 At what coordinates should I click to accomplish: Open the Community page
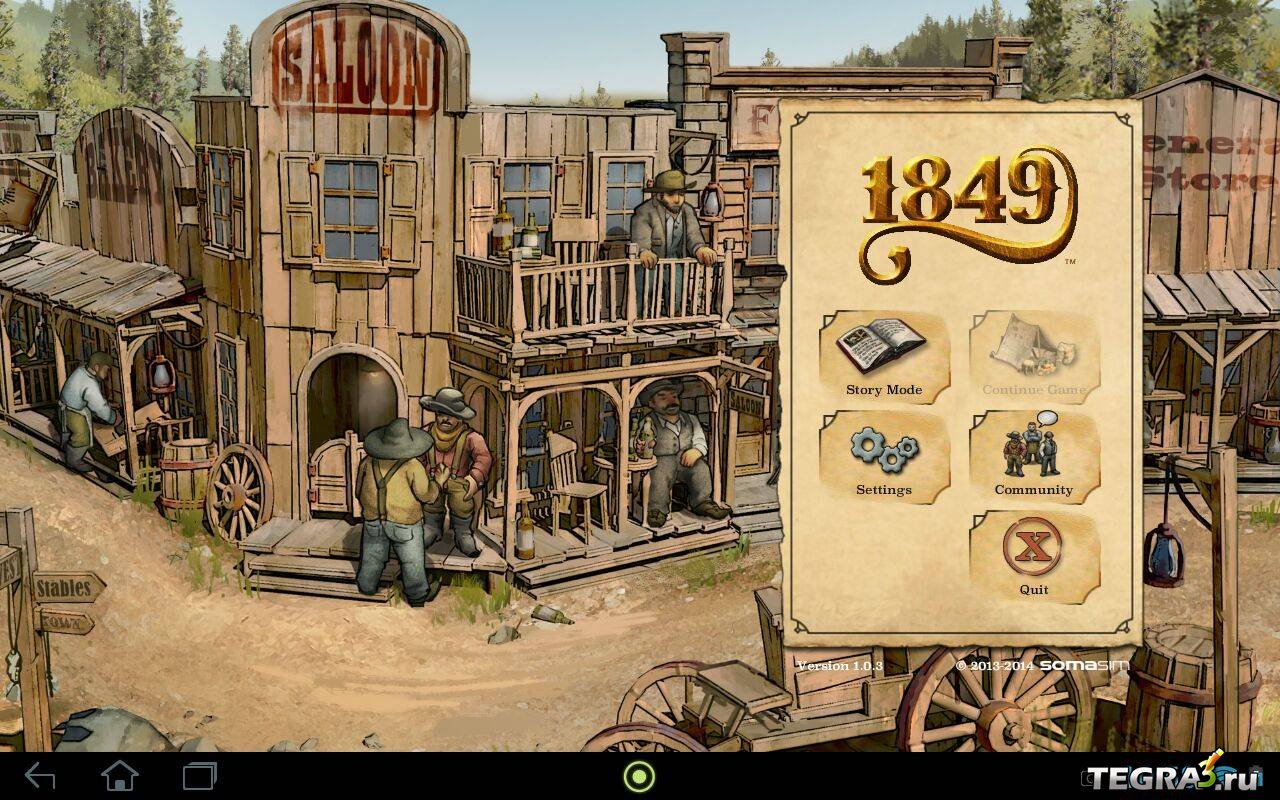tap(1034, 457)
